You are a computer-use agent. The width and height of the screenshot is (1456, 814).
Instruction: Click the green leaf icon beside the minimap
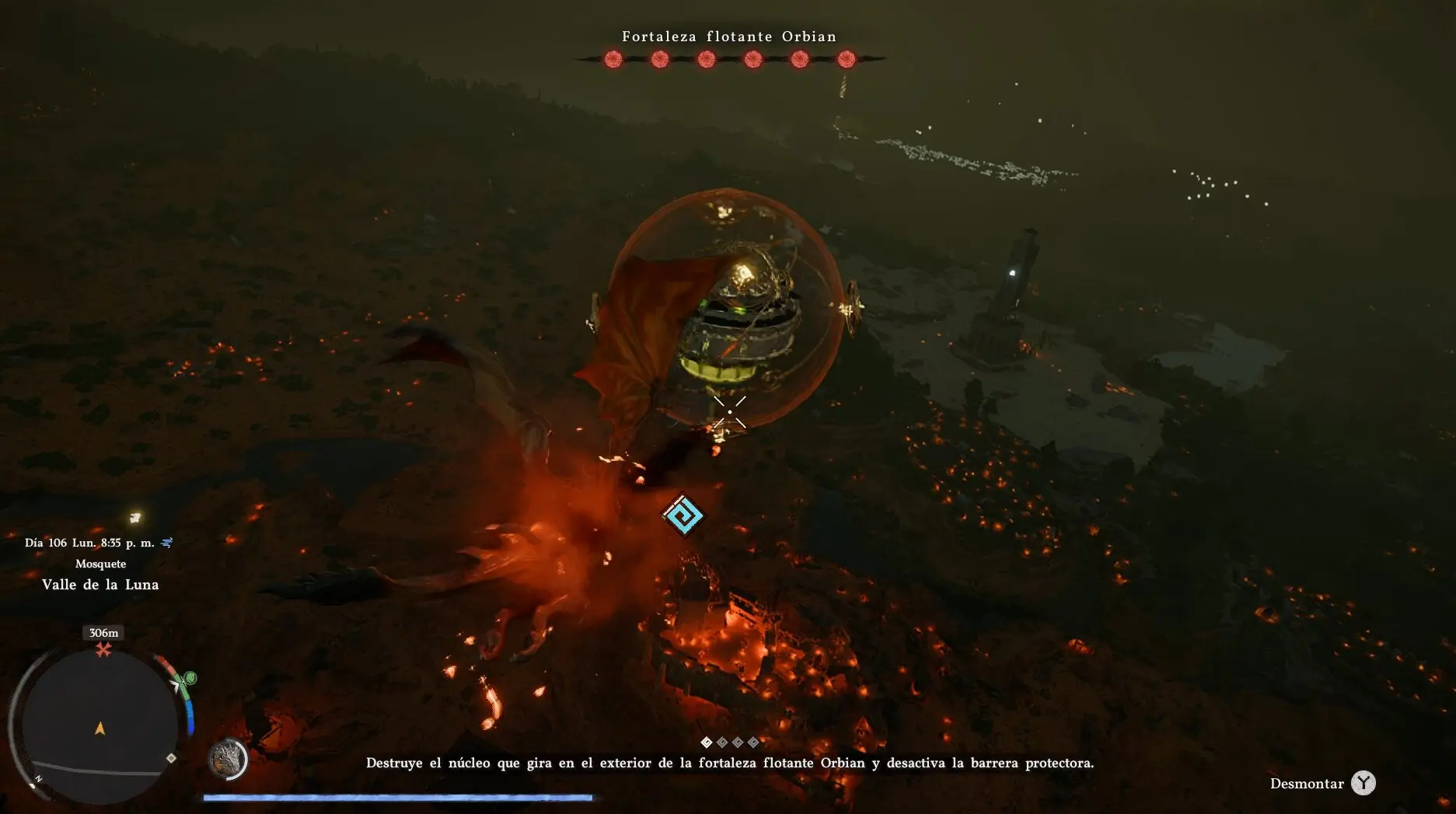click(x=190, y=679)
